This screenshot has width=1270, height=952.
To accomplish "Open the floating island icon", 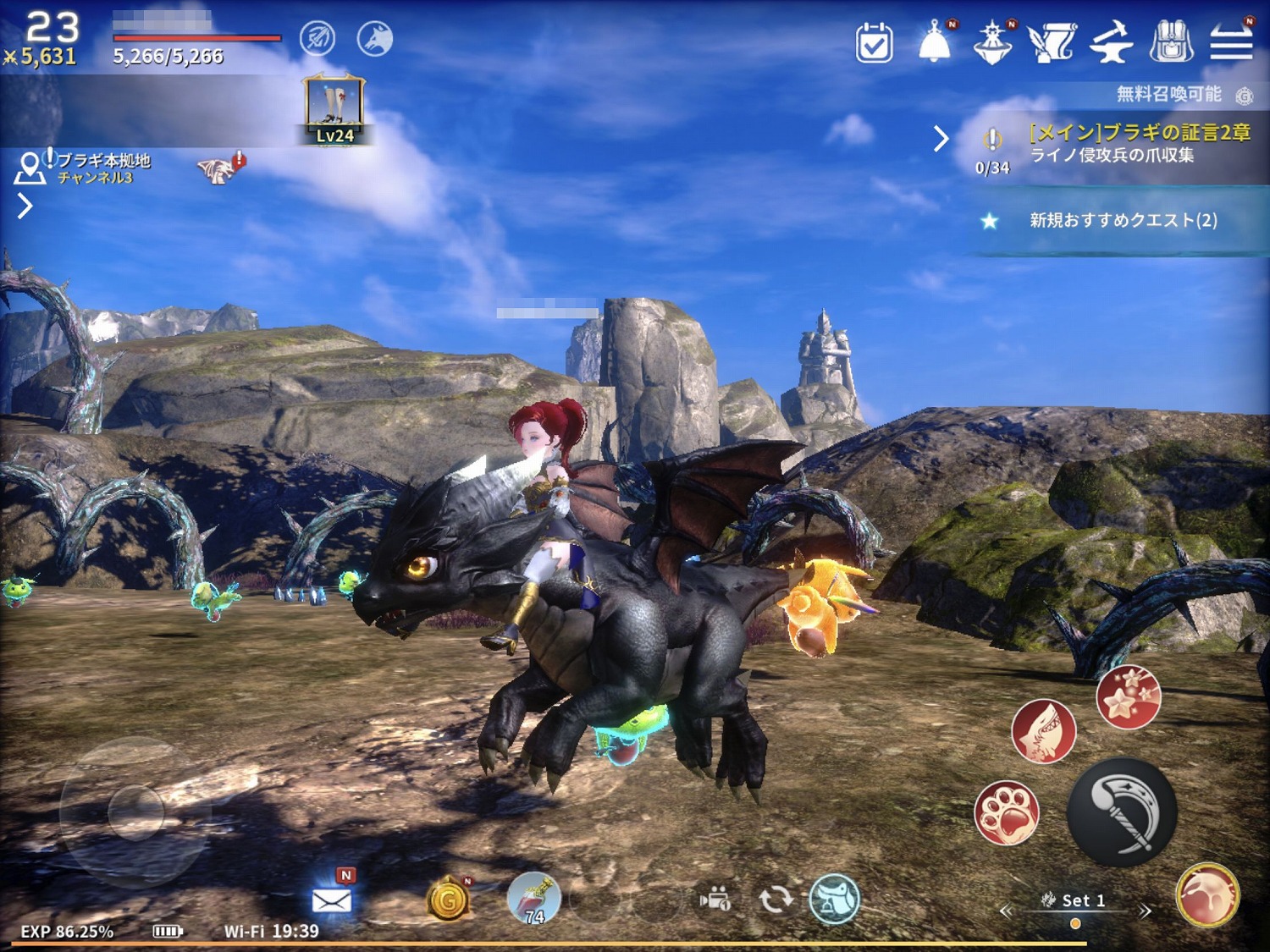I will pos(992,42).
